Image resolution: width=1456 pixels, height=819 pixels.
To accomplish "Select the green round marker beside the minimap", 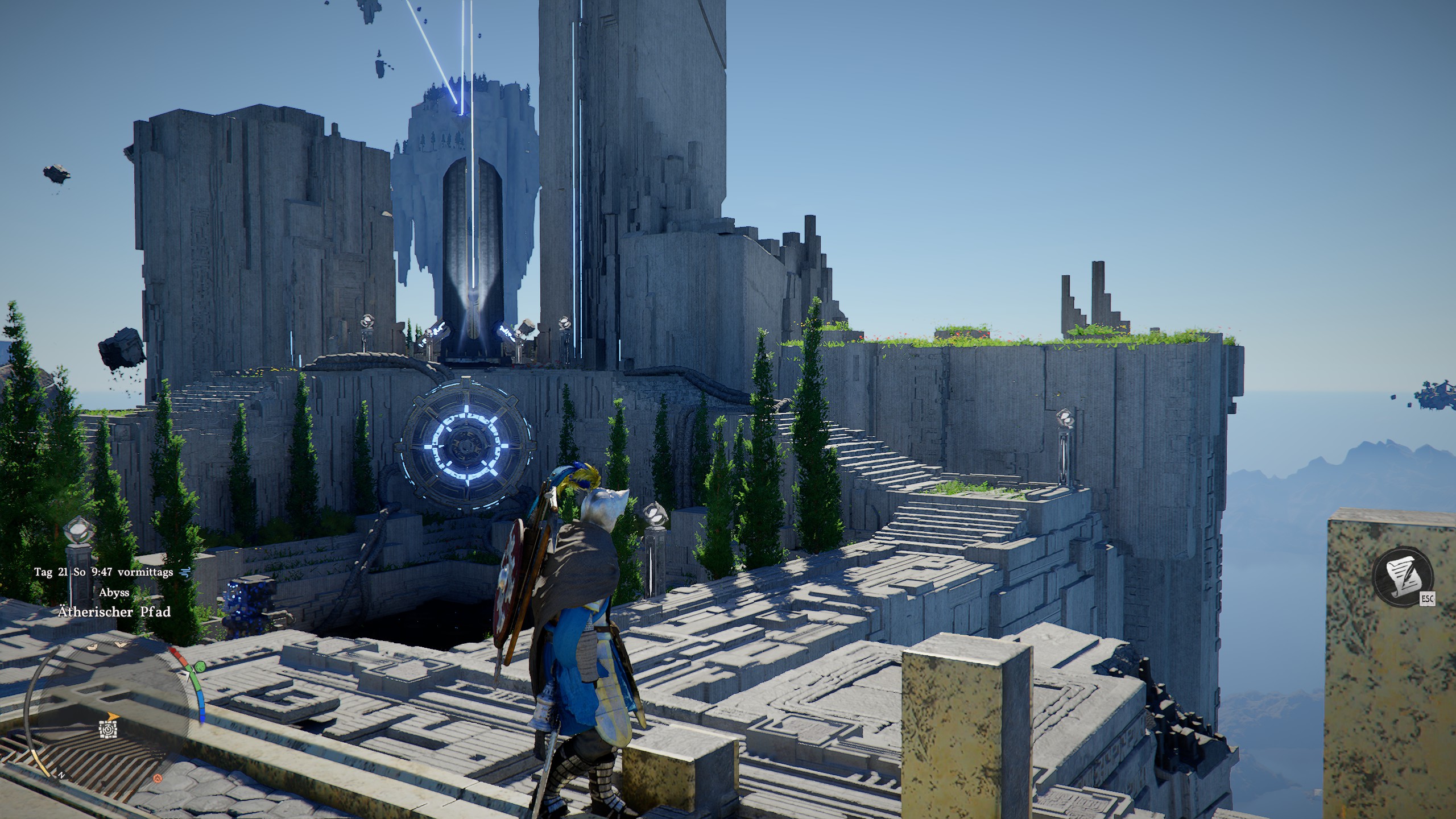I will click(x=200, y=667).
